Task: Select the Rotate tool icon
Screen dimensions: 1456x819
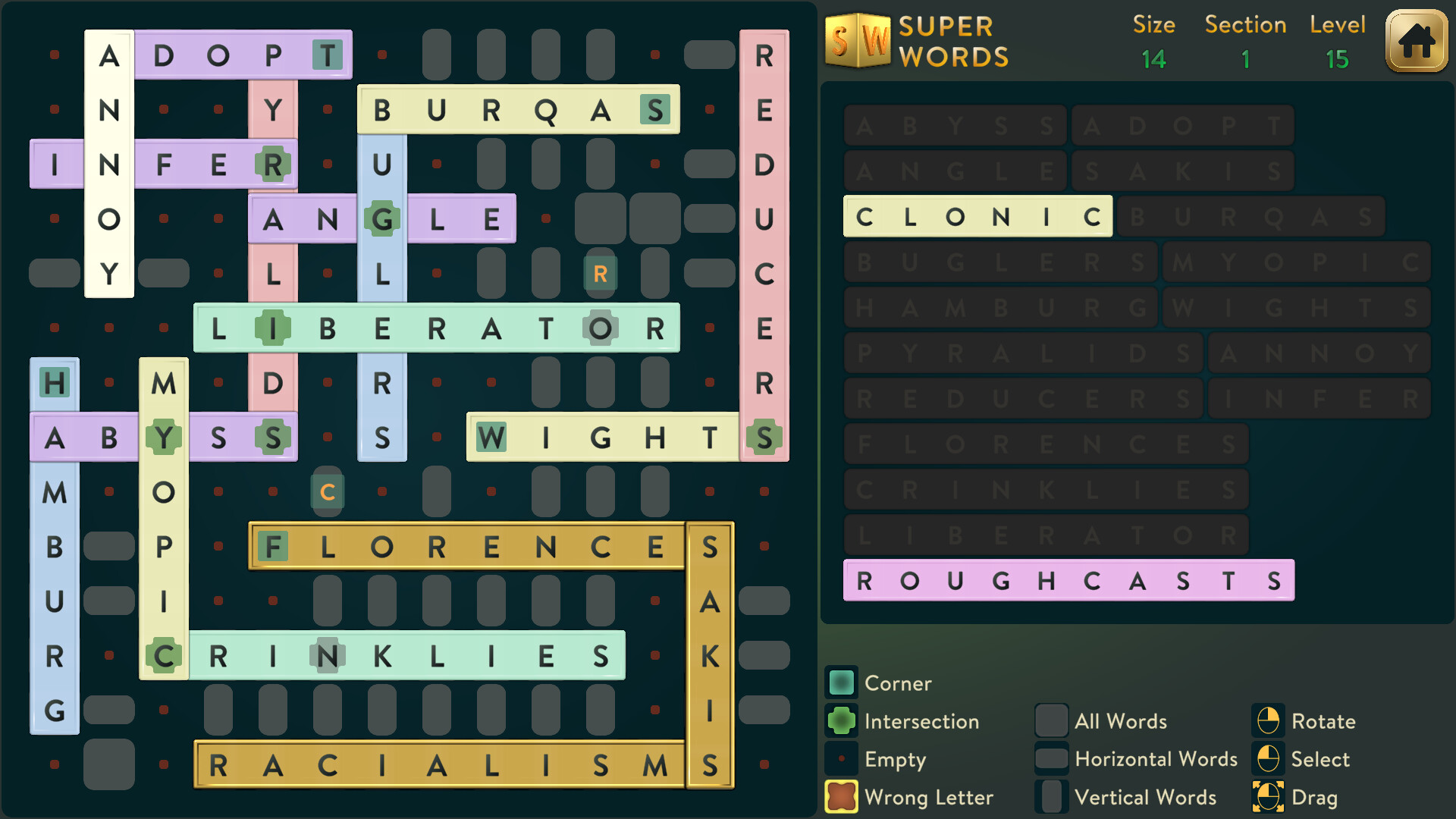Action: click(1268, 721)
